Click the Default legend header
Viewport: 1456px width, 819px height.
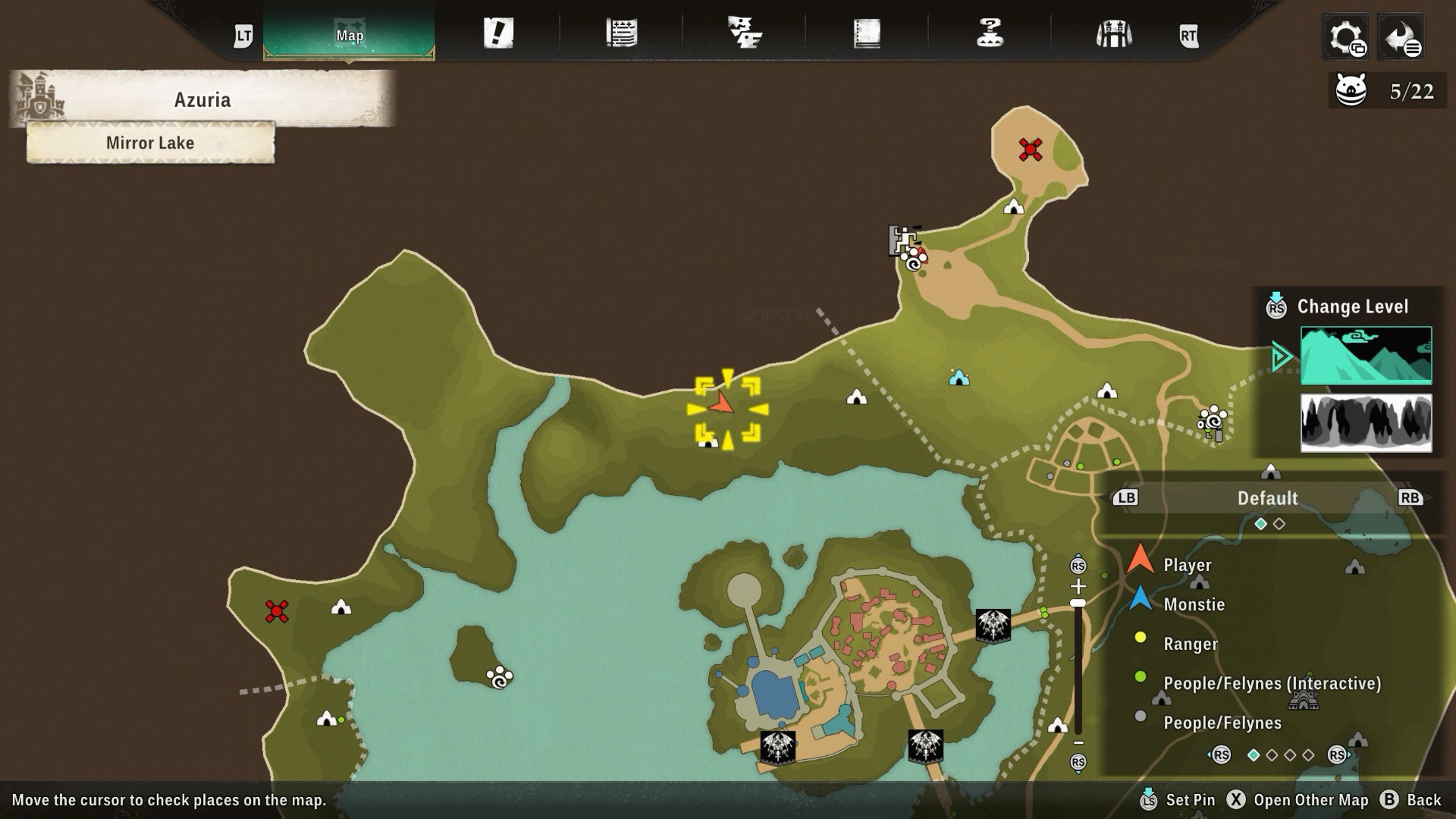[x=1267, y=498]
